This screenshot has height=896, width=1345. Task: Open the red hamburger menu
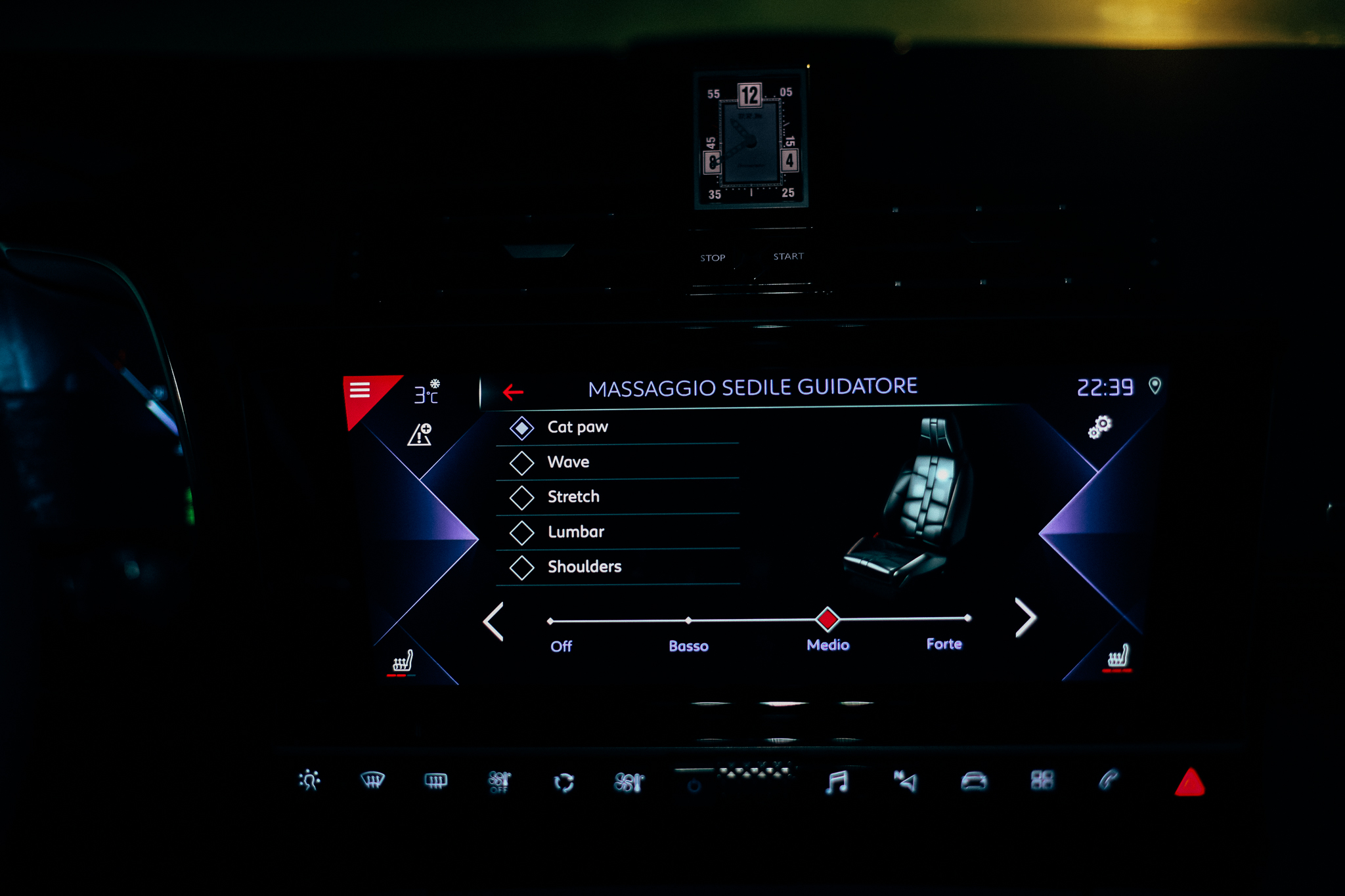pyautogui.click(x=360, y=391)
